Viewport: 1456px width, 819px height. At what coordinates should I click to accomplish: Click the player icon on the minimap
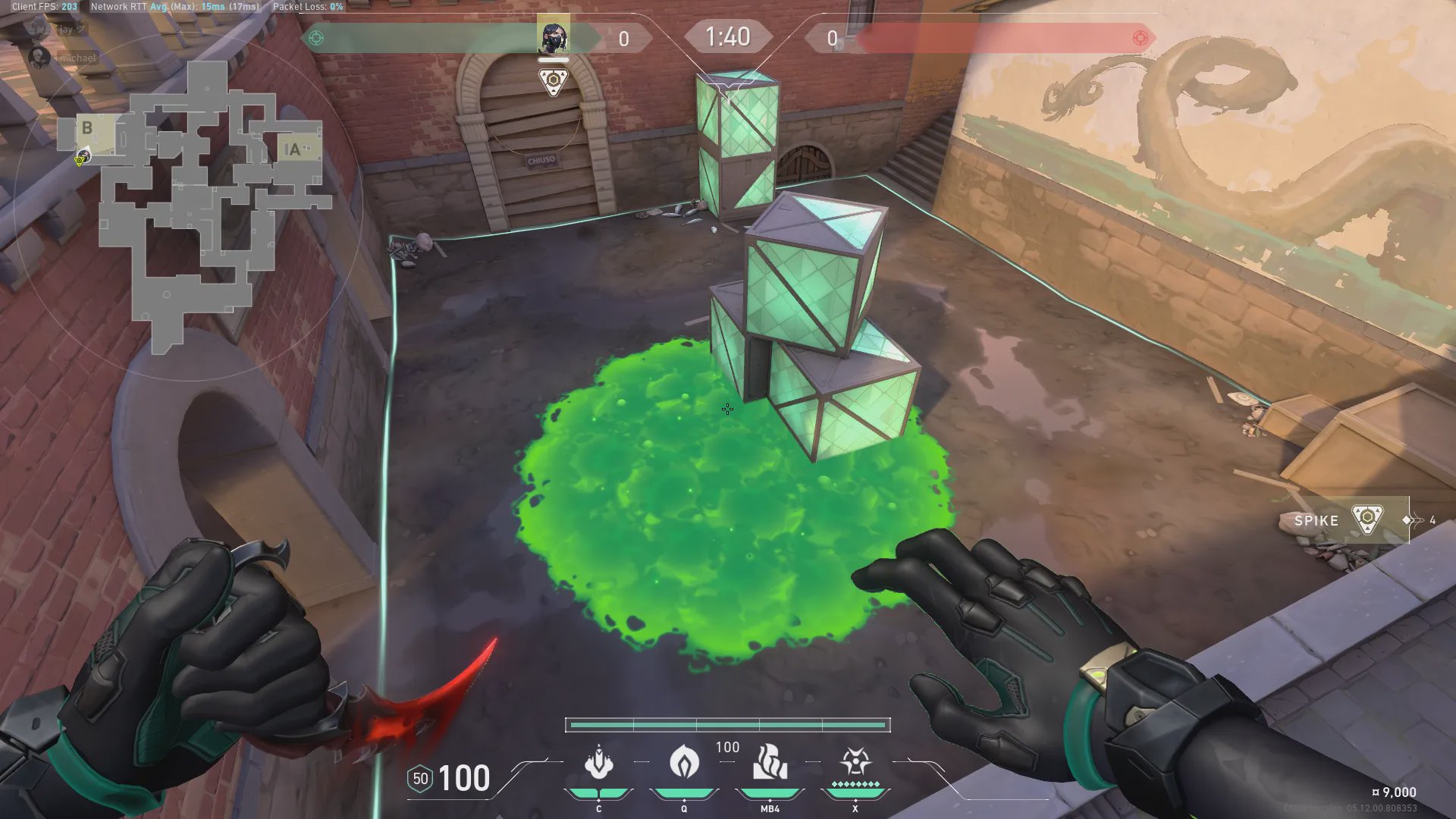82,157
